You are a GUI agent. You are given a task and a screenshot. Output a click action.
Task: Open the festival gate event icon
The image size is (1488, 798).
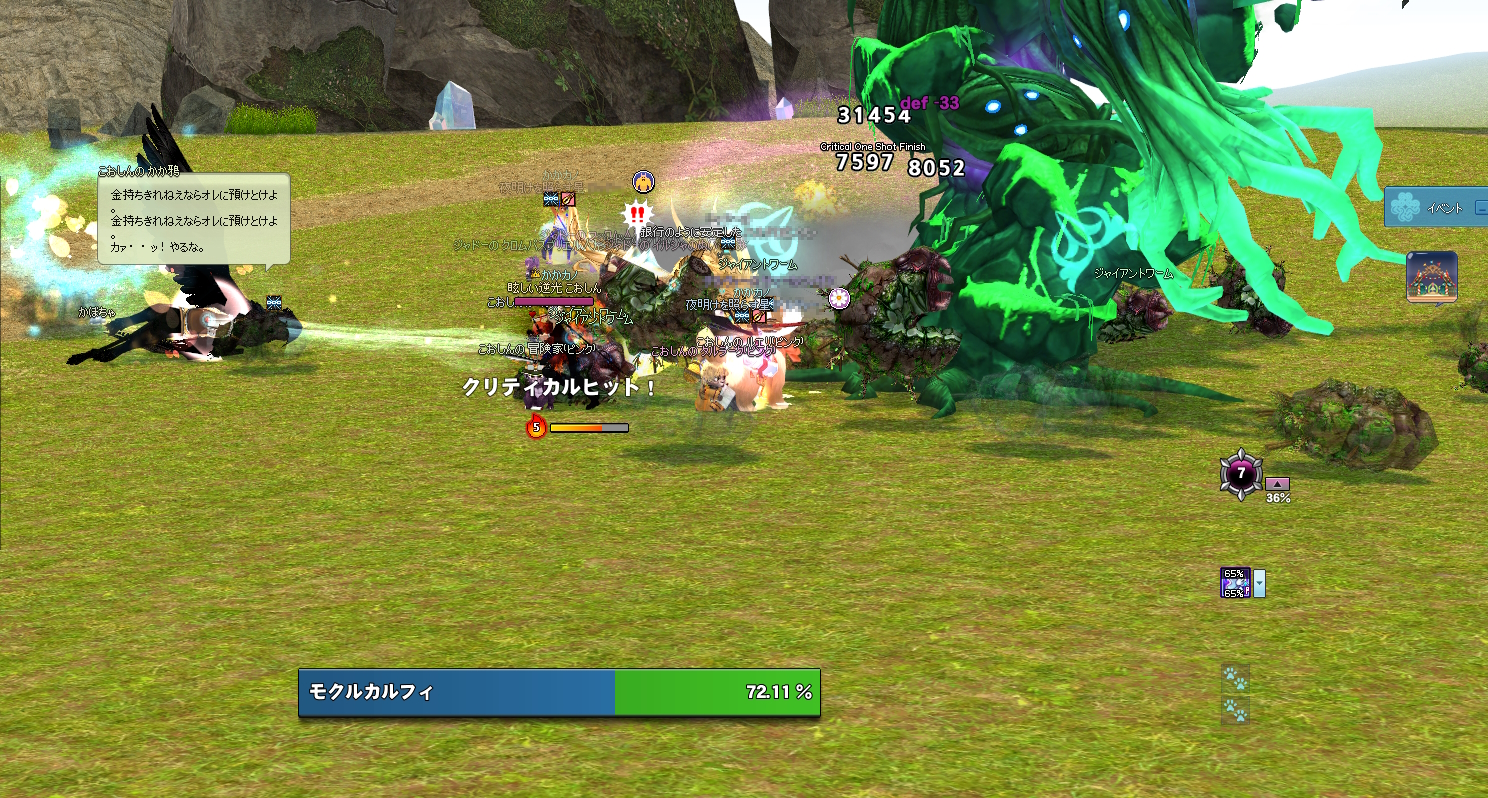[1431, 276]
